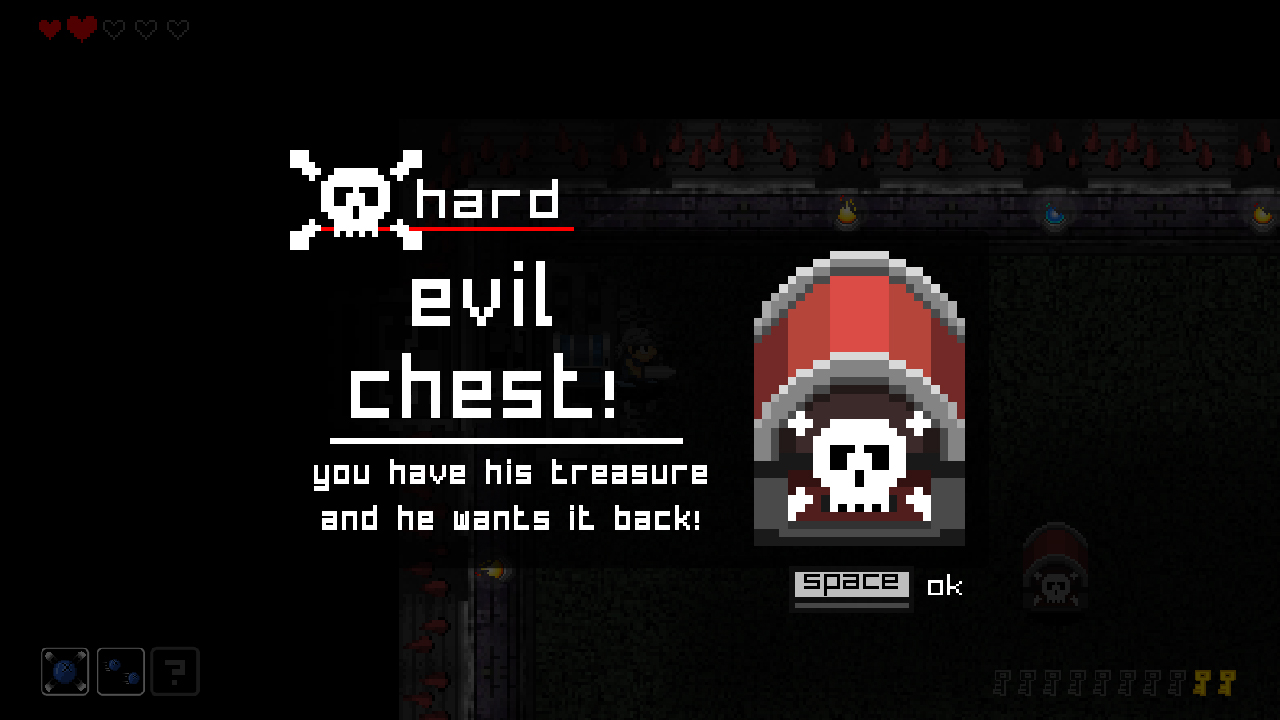Click the 'you have his treasure' description text

pyautogui.click(x=512, y=472)
